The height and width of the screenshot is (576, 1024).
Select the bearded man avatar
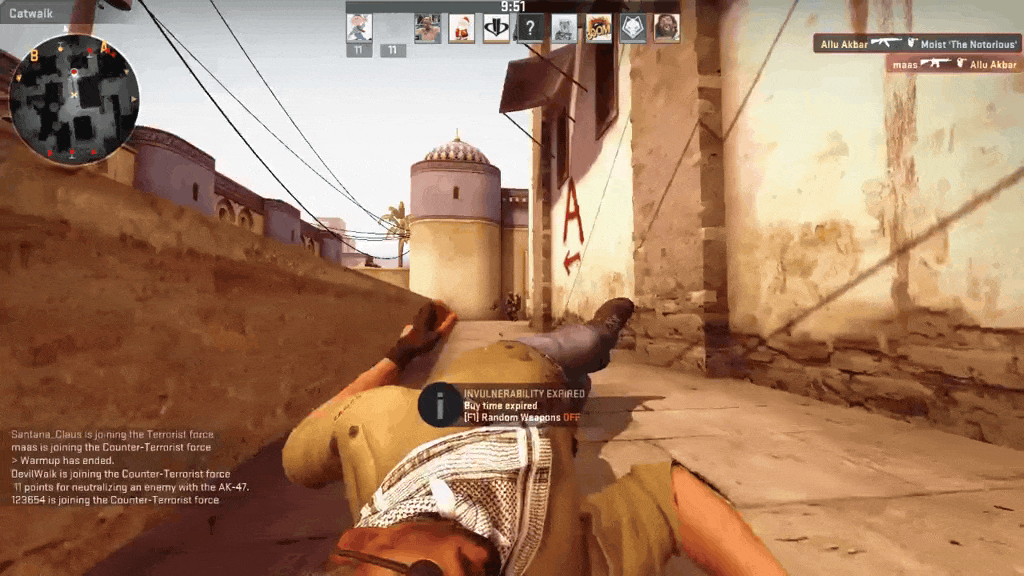point(666,28)
